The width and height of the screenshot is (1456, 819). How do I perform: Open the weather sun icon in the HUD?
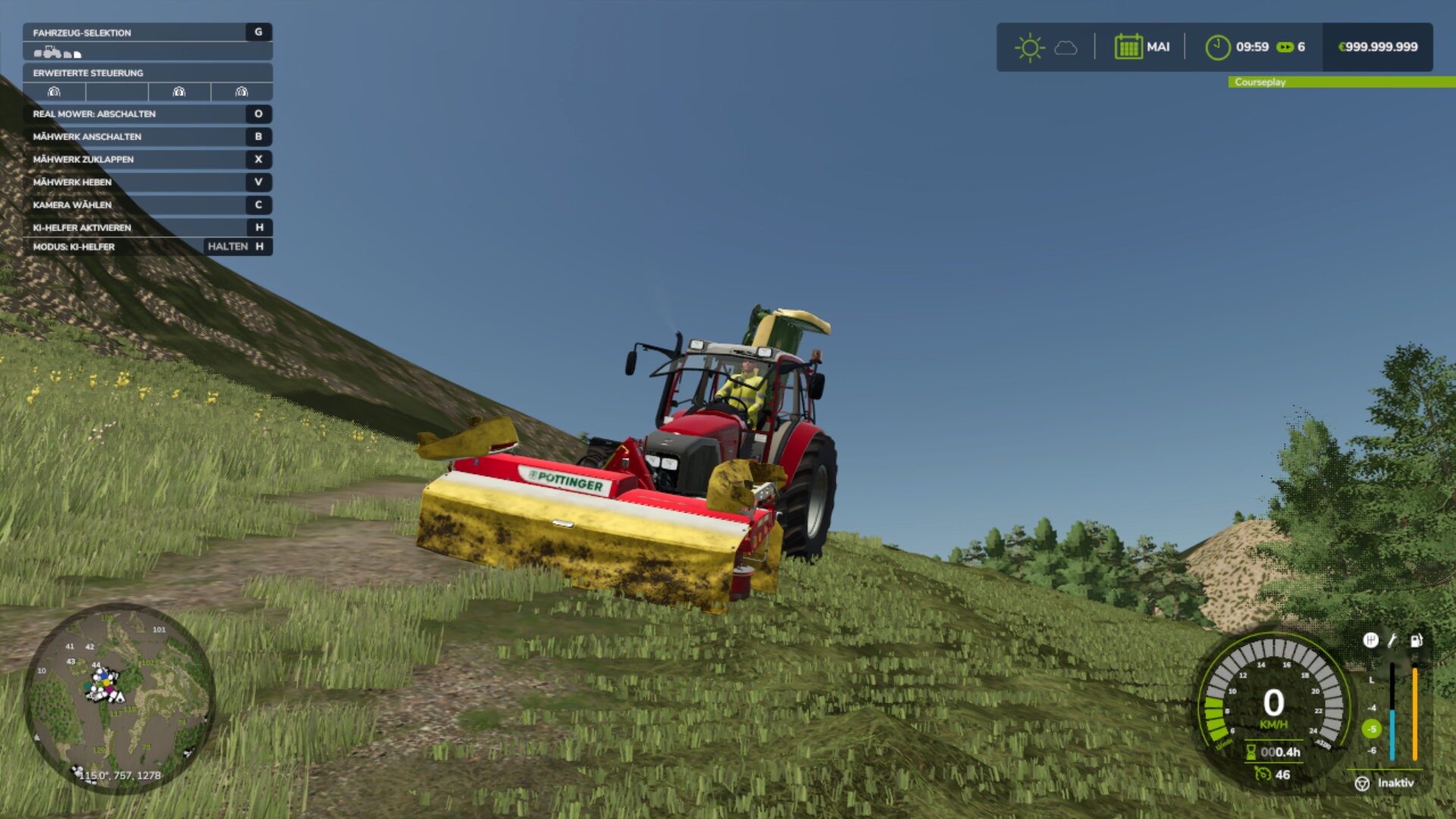(x=1029, y=46)
